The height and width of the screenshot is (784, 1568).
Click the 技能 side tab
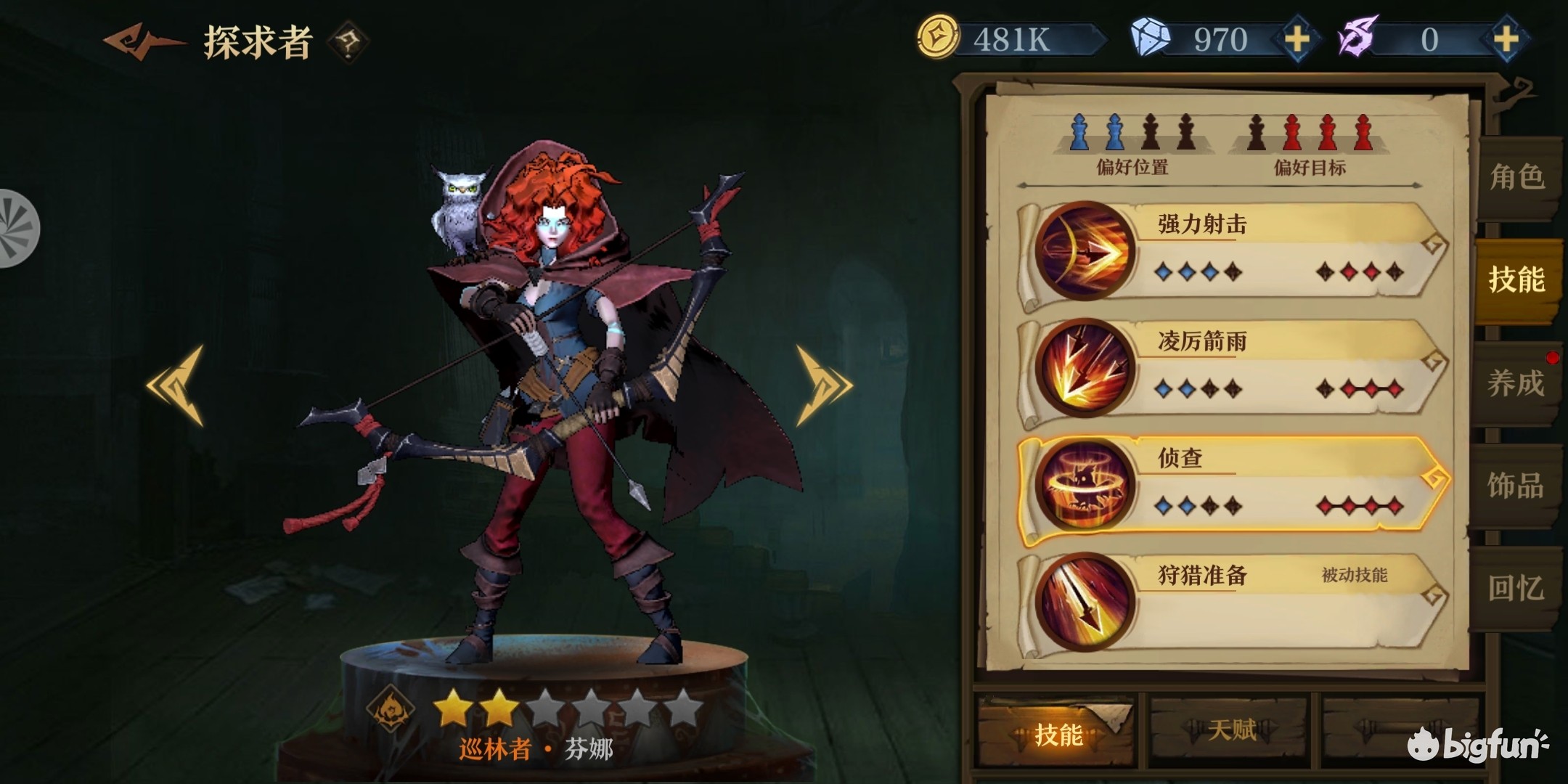1516,279
